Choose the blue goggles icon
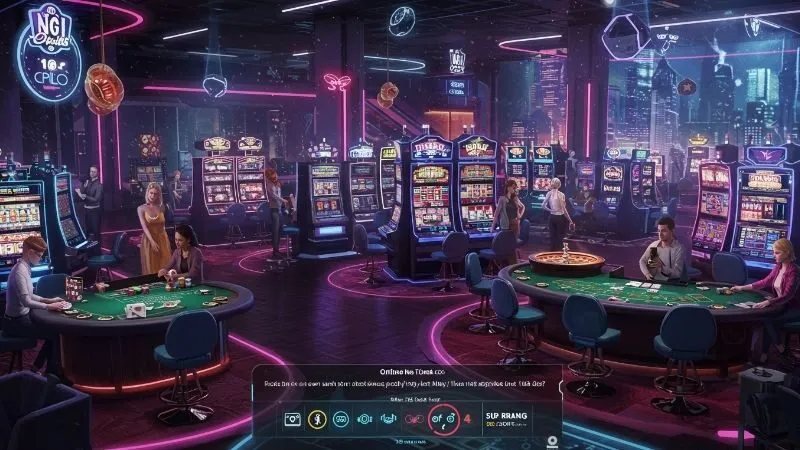Image resolution: width=800 pixels, height=450 pixels. pos(338,420)
